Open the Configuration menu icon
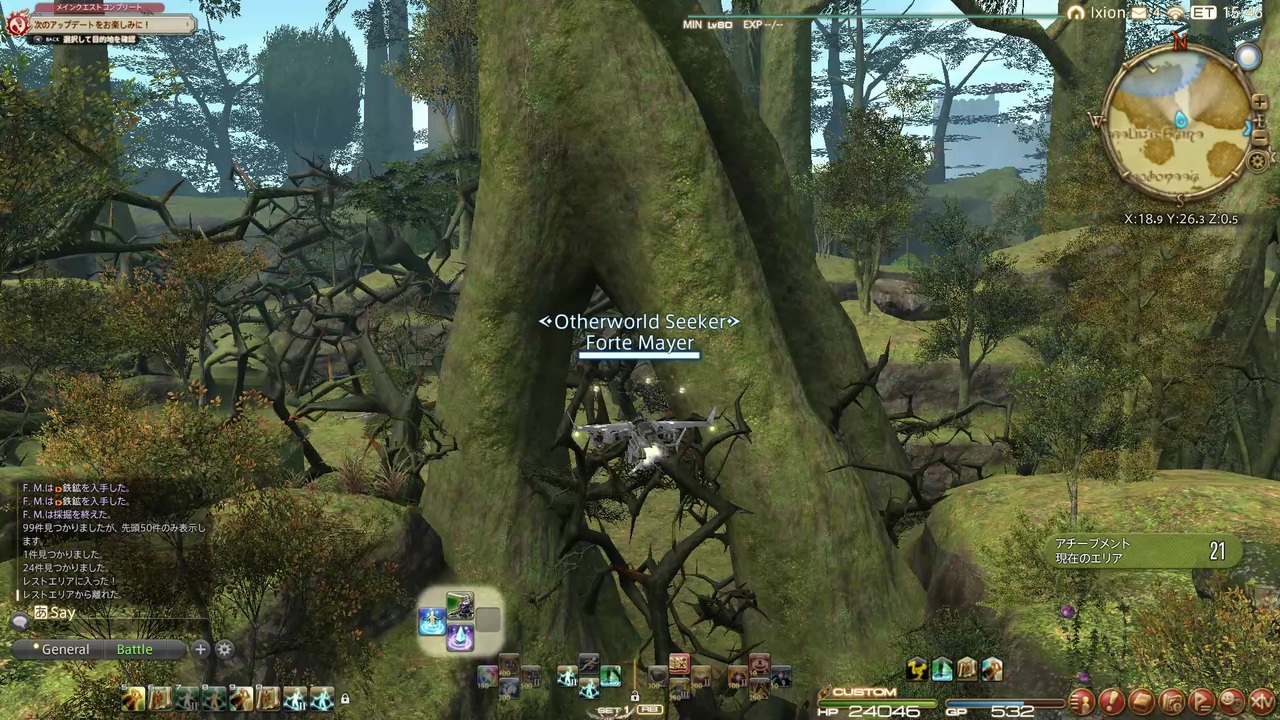Image resolution: width=1280 pixels, height=720 pixels. [x=1170, y=701]
